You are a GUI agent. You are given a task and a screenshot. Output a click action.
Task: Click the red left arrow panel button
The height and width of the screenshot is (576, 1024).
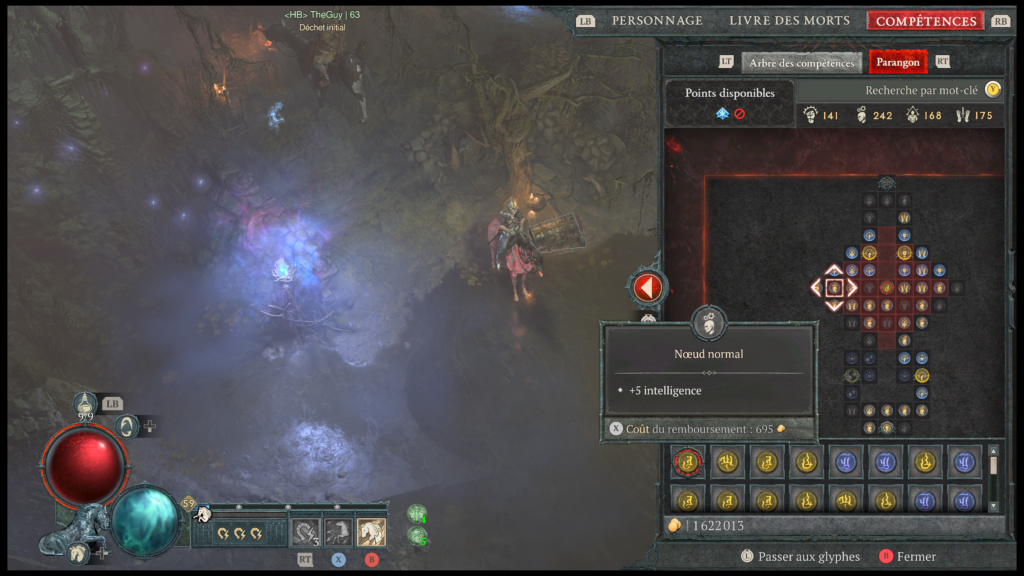click(647, 288)
